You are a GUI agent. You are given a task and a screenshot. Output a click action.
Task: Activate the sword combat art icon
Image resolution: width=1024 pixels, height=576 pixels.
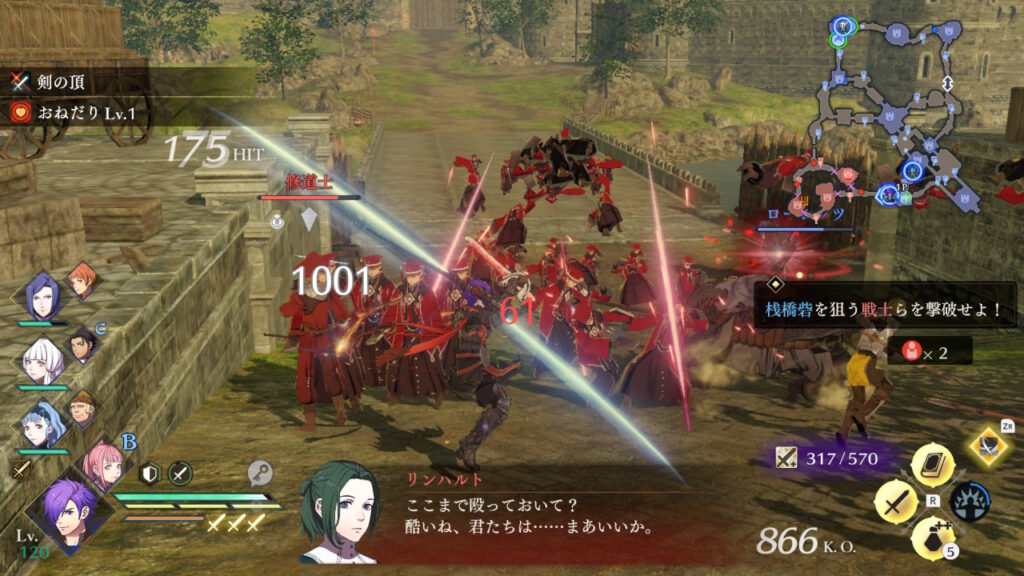895,502
